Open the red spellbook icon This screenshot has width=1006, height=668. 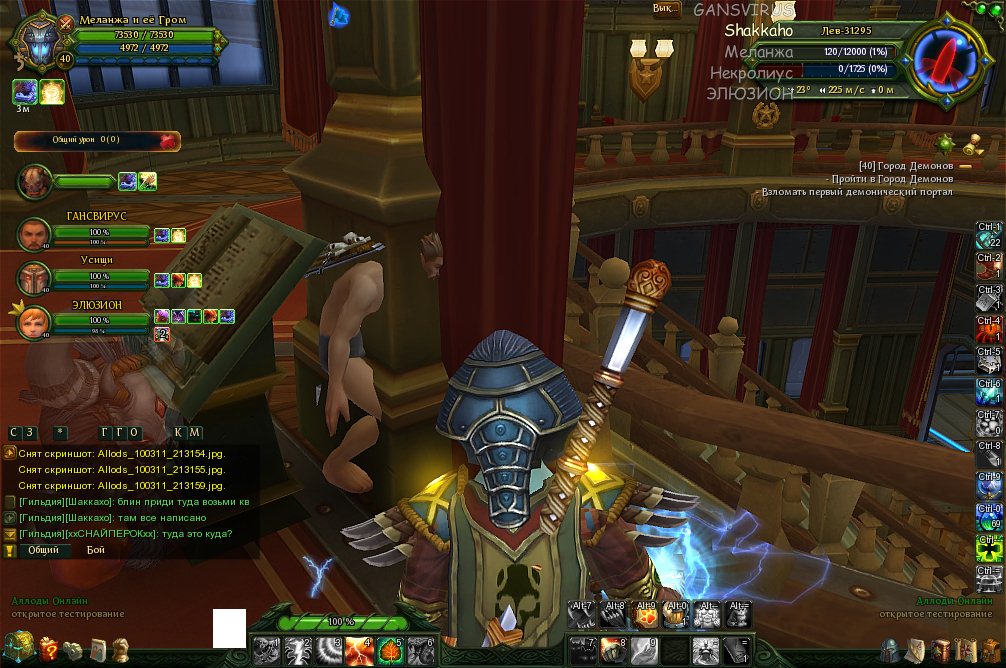(939, 651)
